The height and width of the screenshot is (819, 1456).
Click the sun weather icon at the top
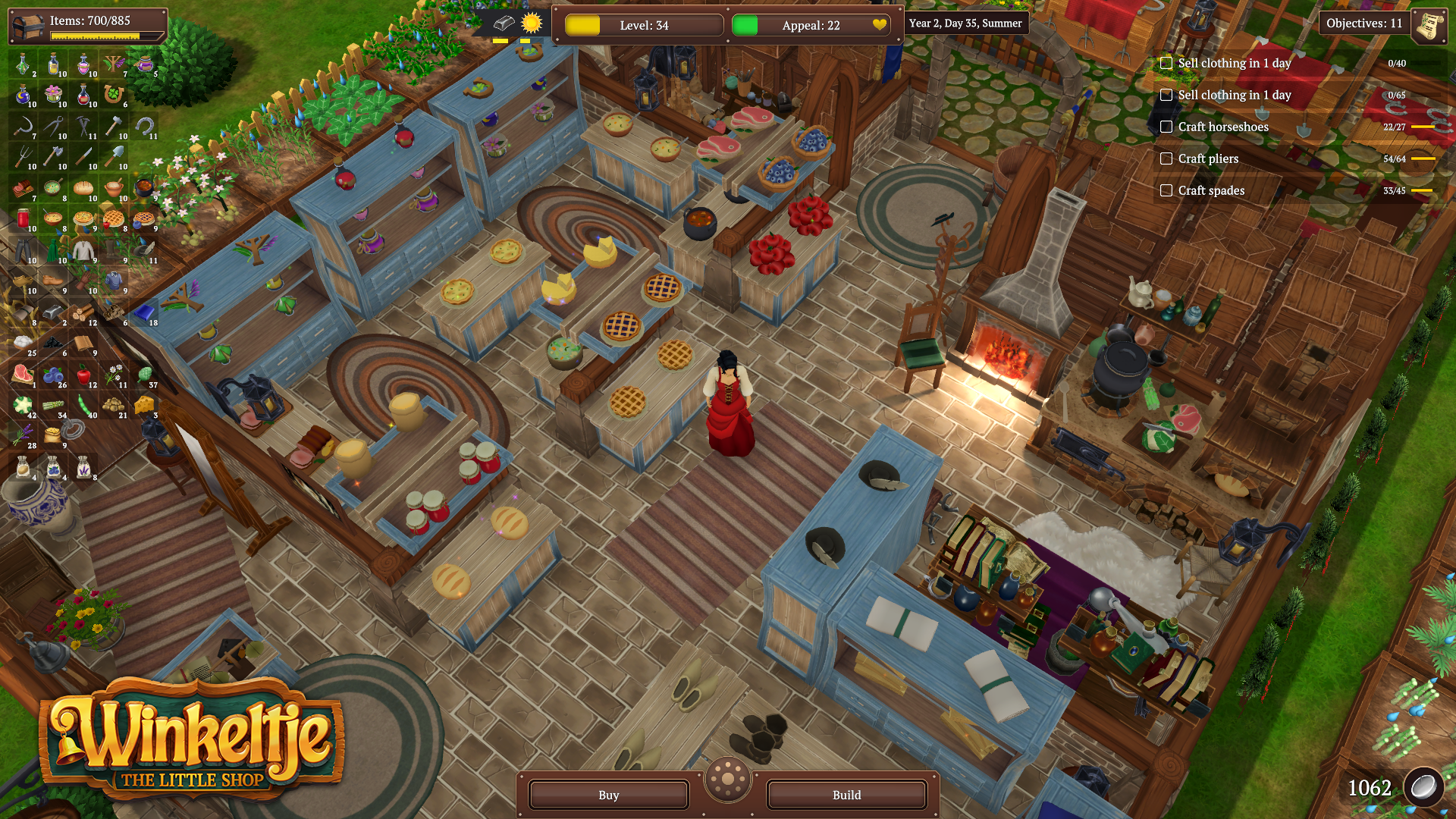(531, 24)
